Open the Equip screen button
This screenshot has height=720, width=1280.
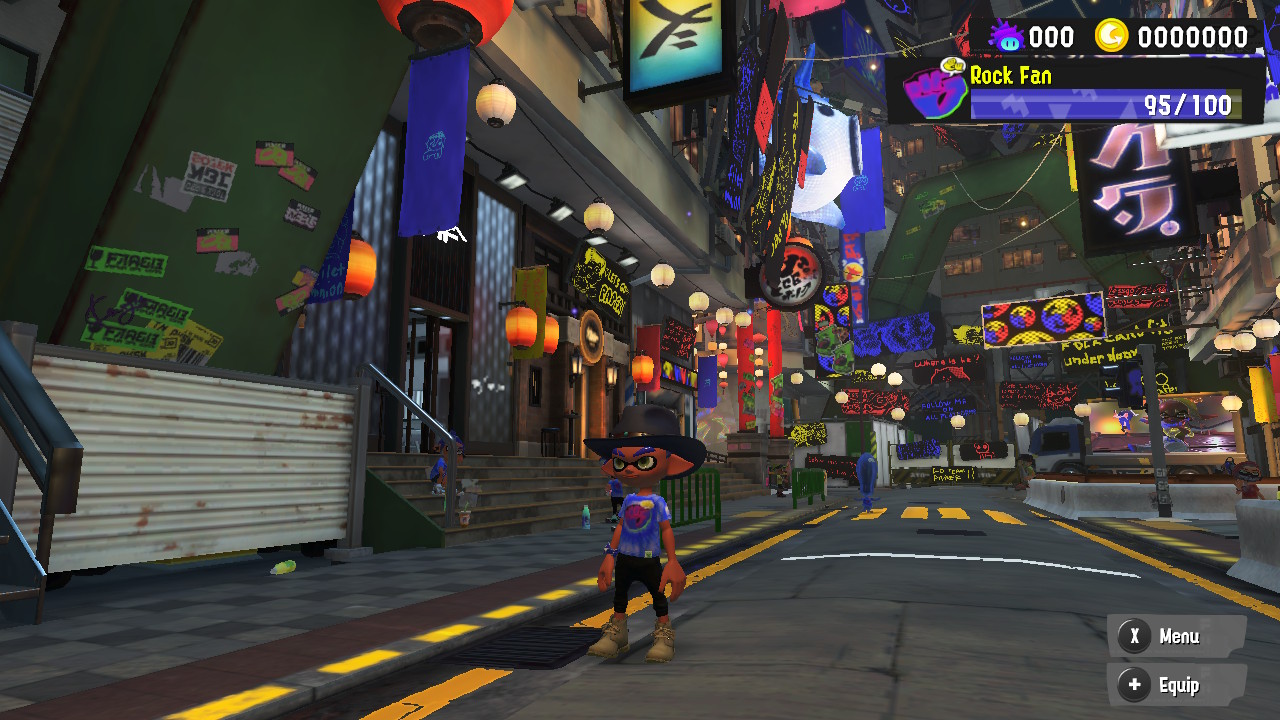(1176, 685)
